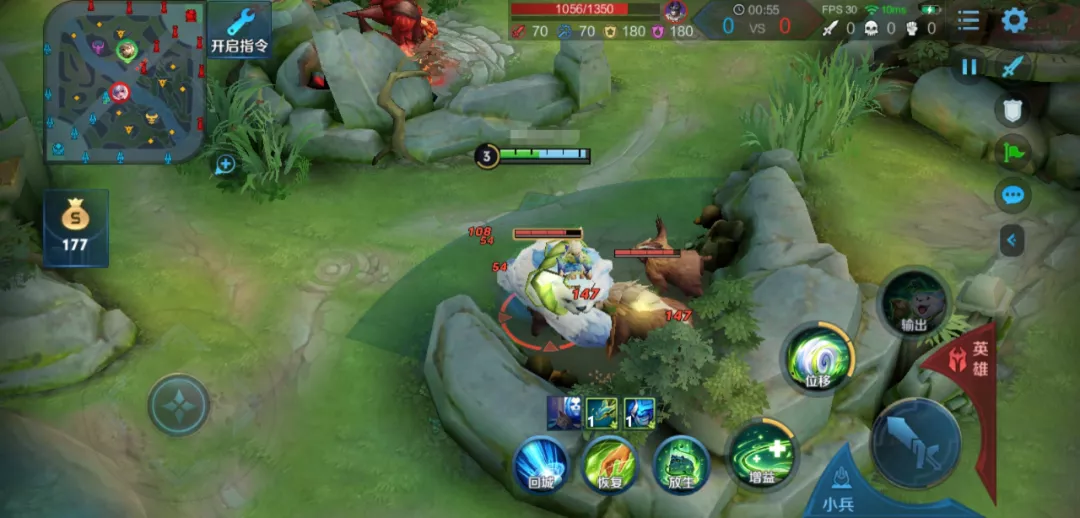Click the magnifier plus icon beside the minimap
This screenshot has height=518, width=1080.
tap(225, 164)
